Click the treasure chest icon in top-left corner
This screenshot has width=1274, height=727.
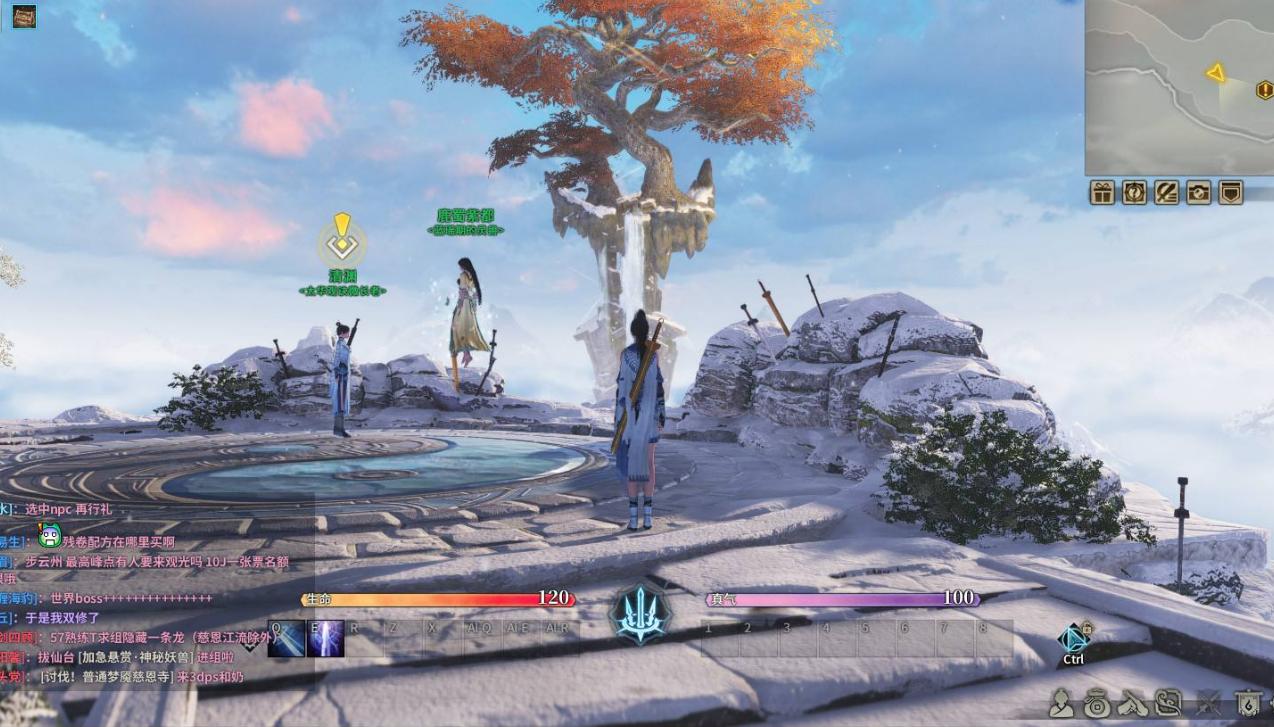(24, 17)
